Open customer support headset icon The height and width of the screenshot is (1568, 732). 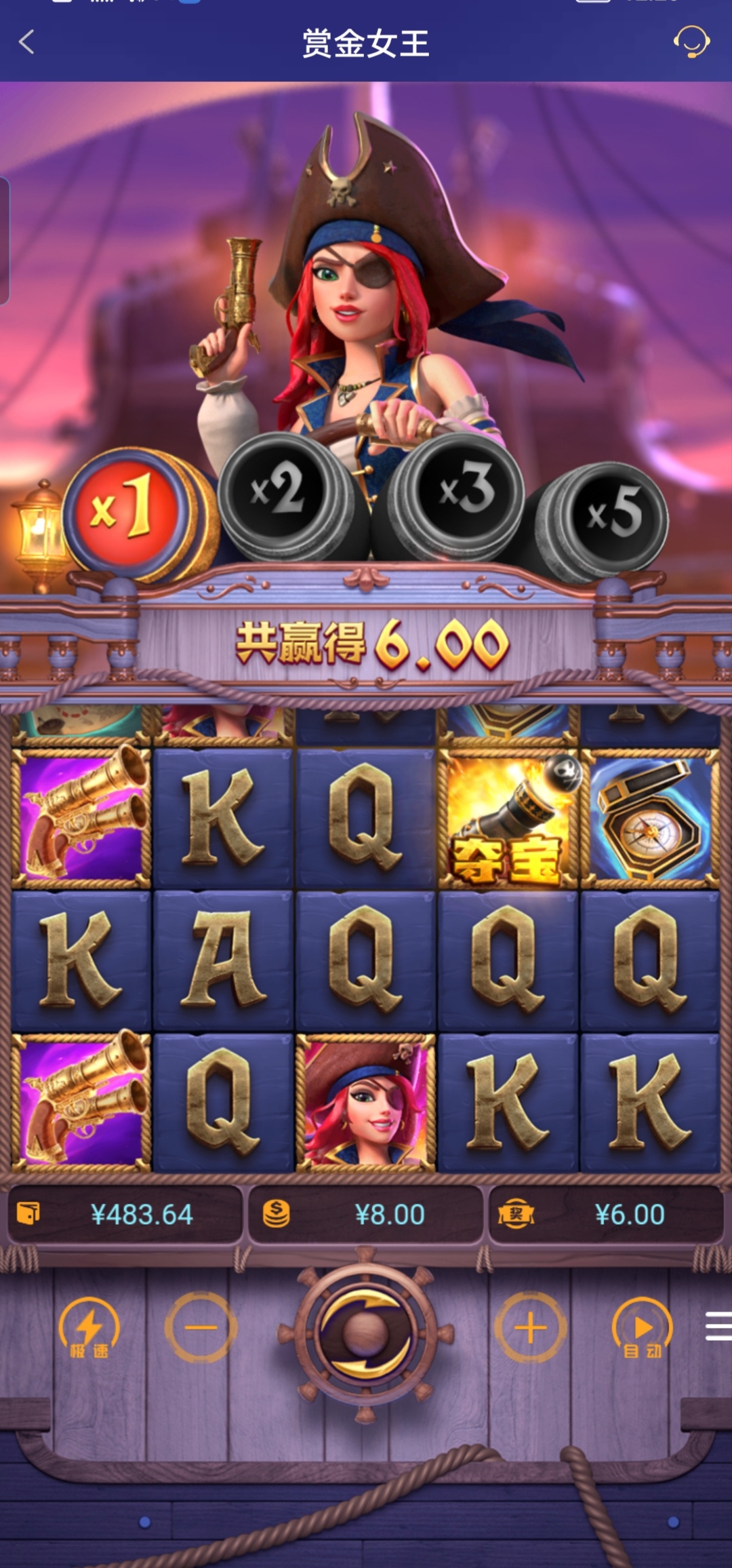tap(691, 42)
